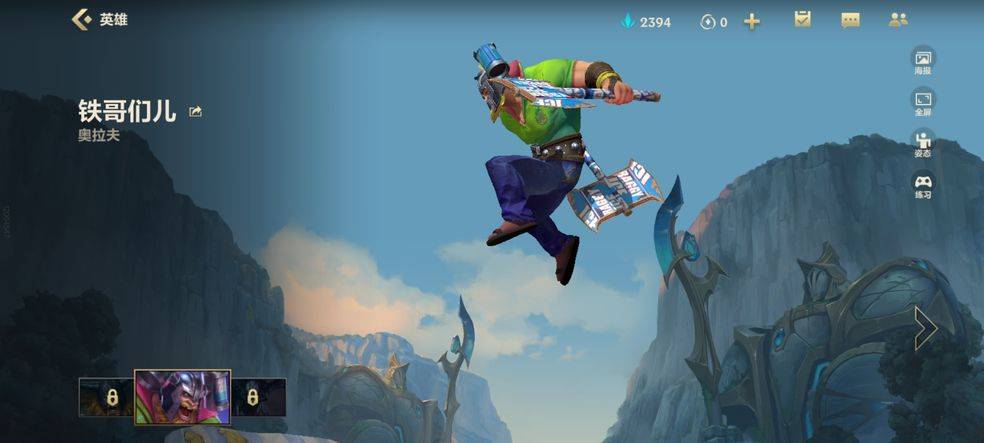Open the 姿态 pose options

coord(922,143)
